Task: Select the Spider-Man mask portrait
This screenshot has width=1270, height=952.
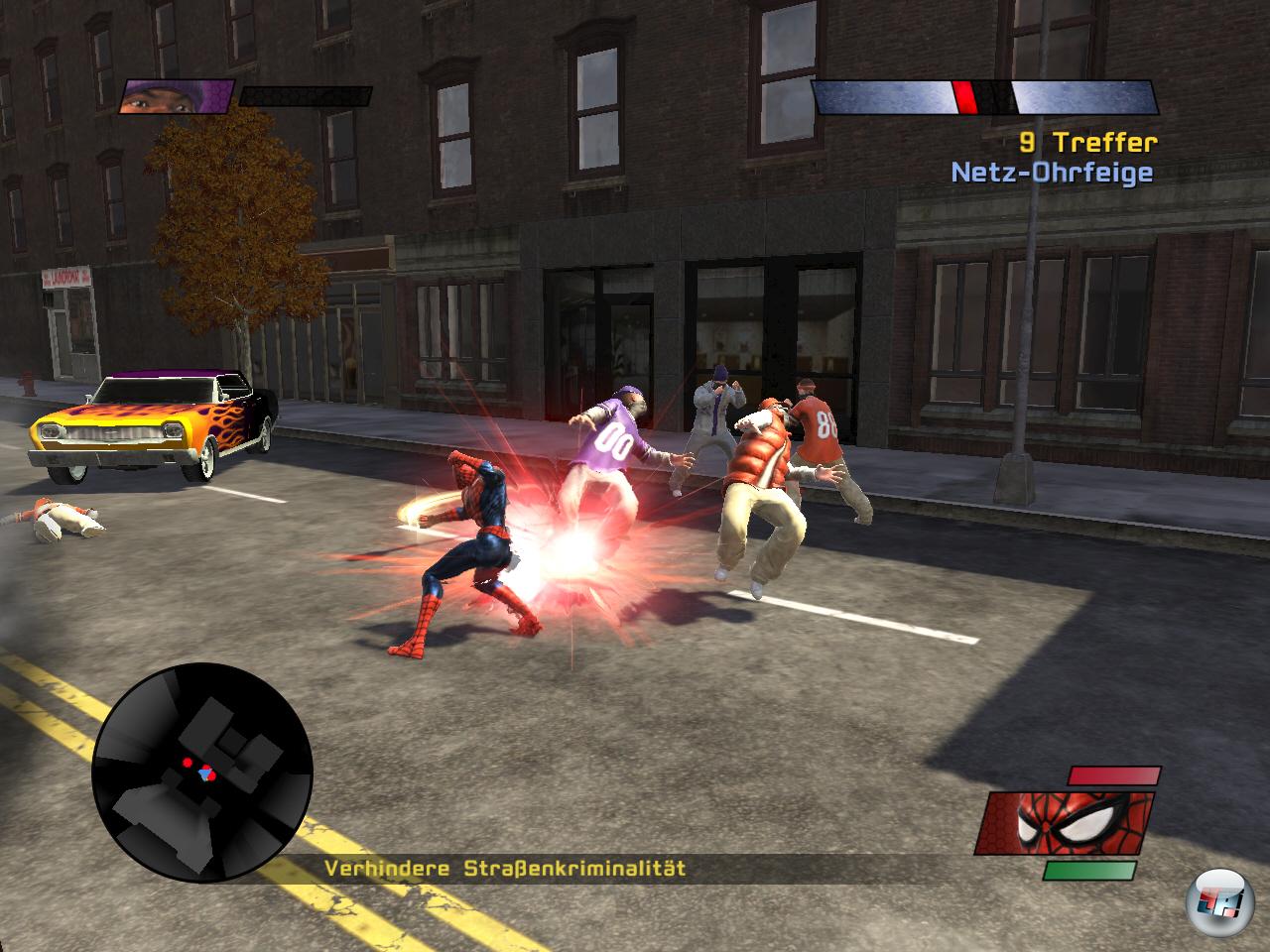Action: 1065,822
